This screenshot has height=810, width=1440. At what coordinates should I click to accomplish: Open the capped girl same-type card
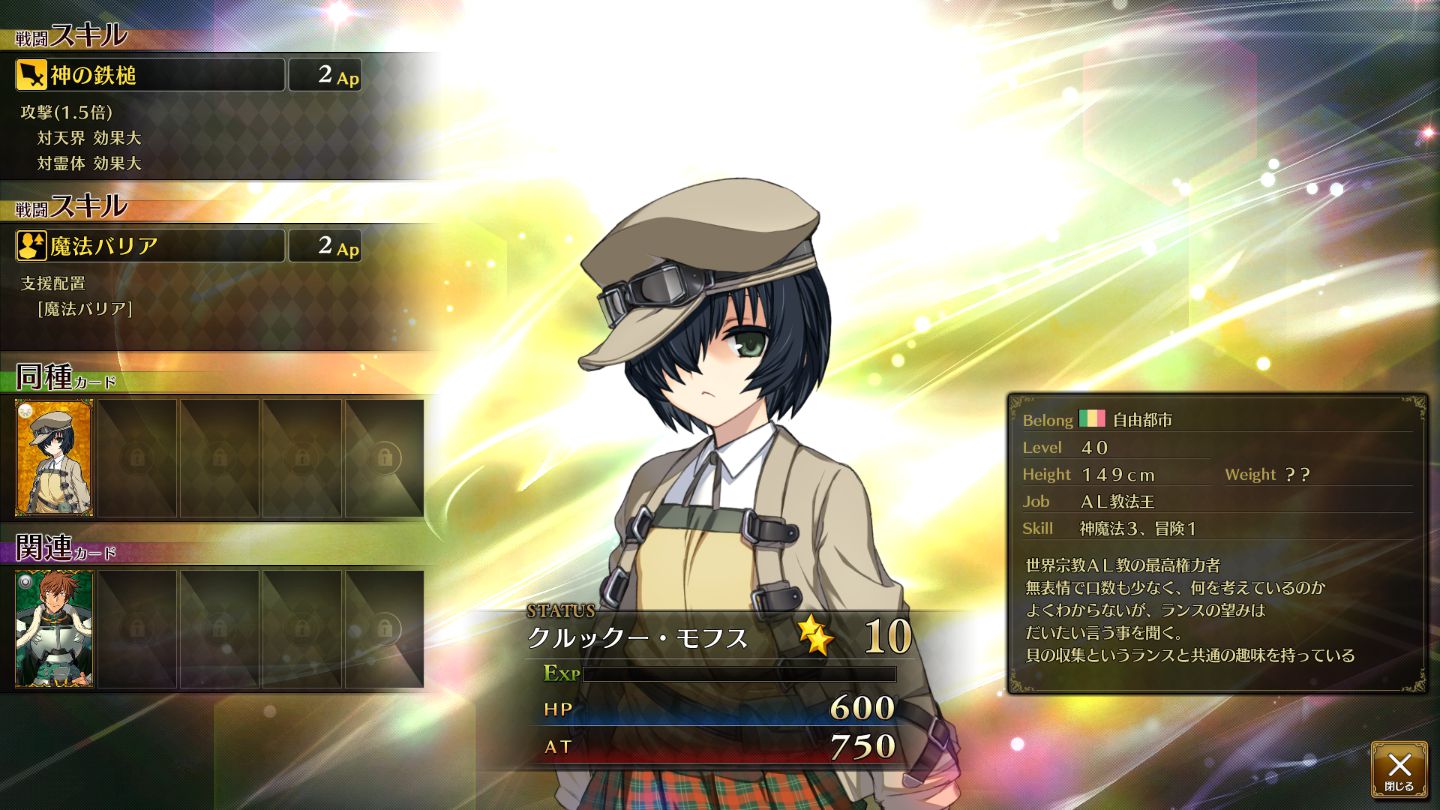pyautogui.click(x=54, y=458)
